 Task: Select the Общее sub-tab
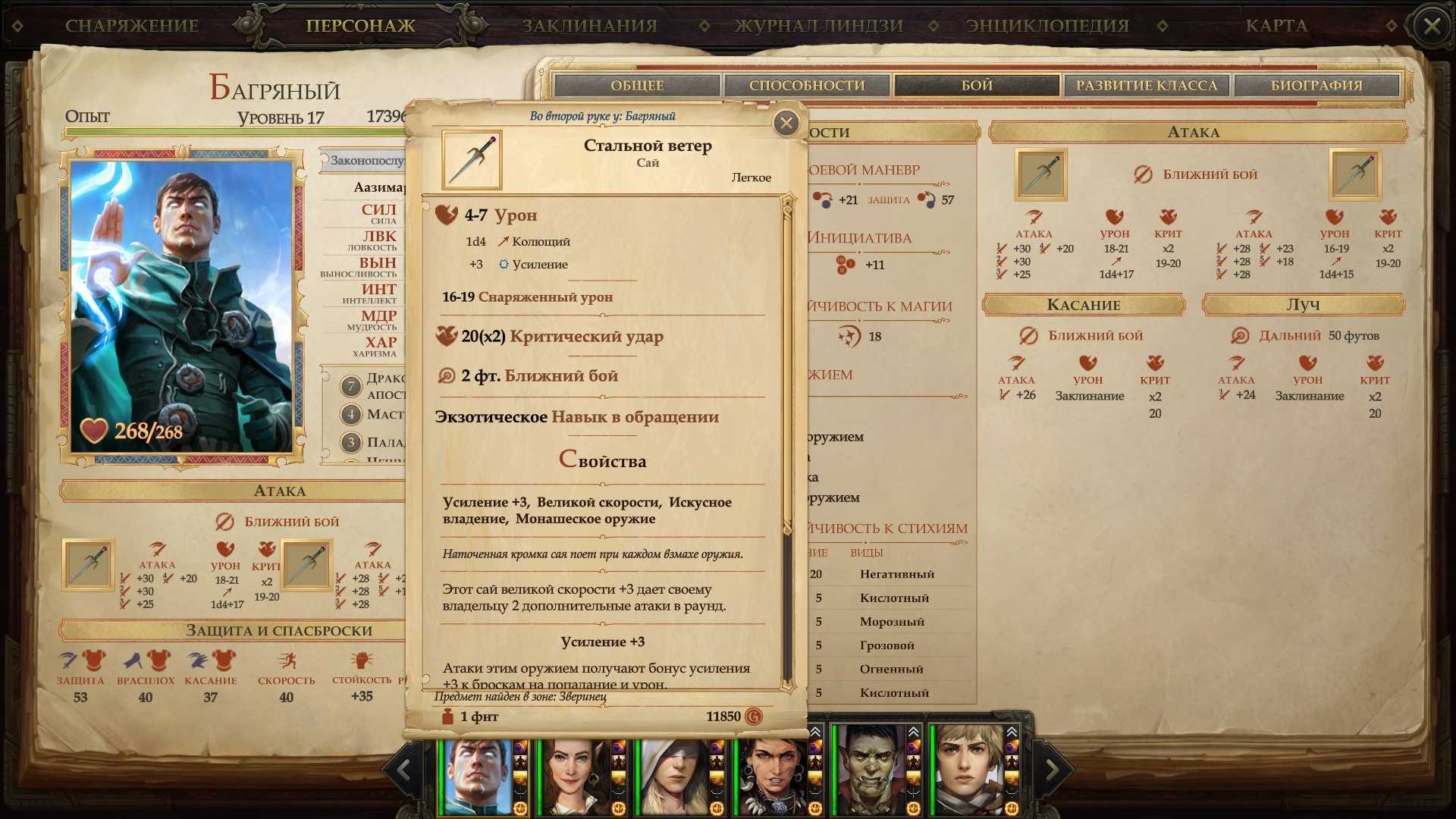pyautogui.click(x=637, y=86)
